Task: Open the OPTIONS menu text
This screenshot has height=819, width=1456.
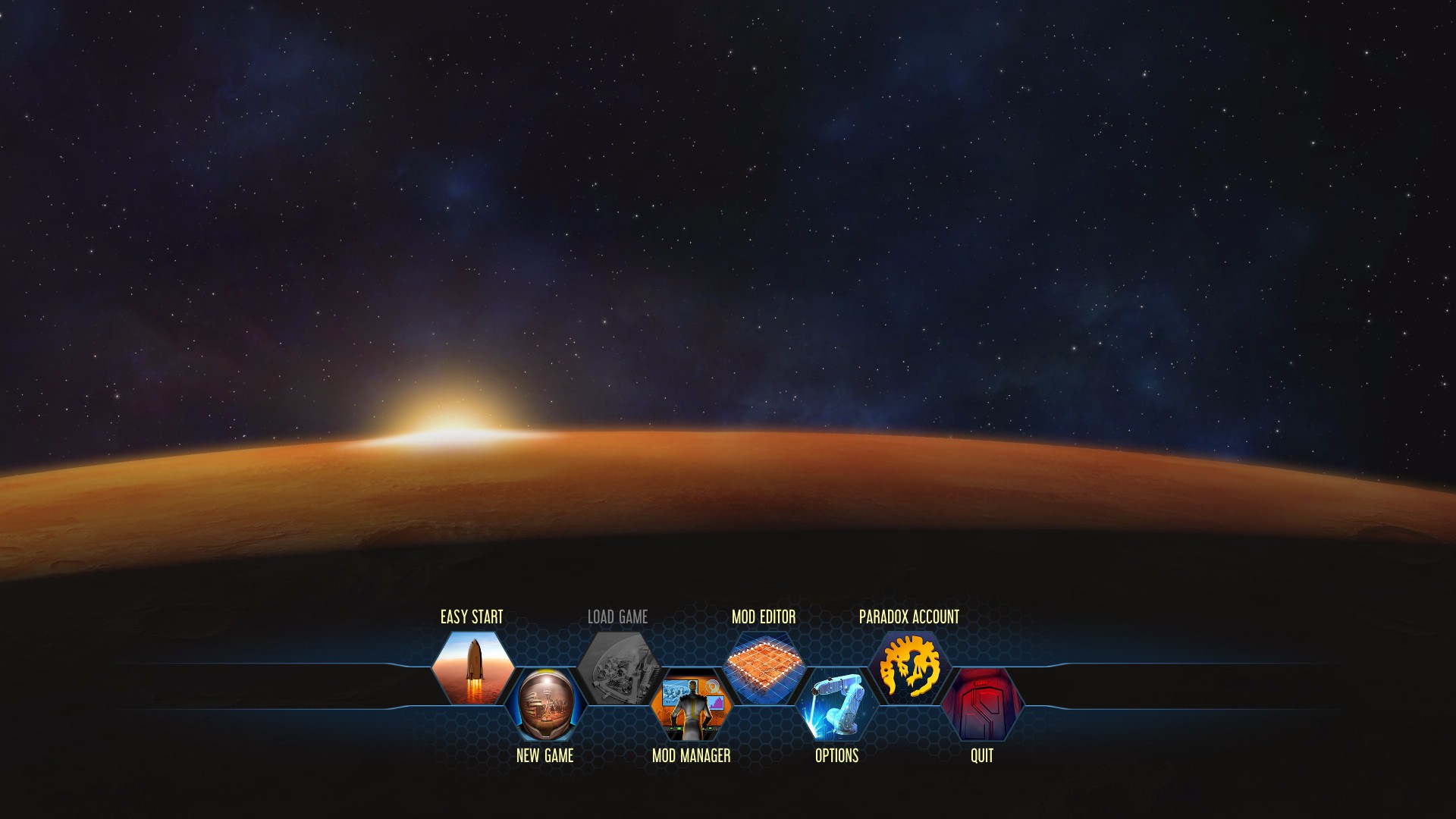Action: click(836, 755)
